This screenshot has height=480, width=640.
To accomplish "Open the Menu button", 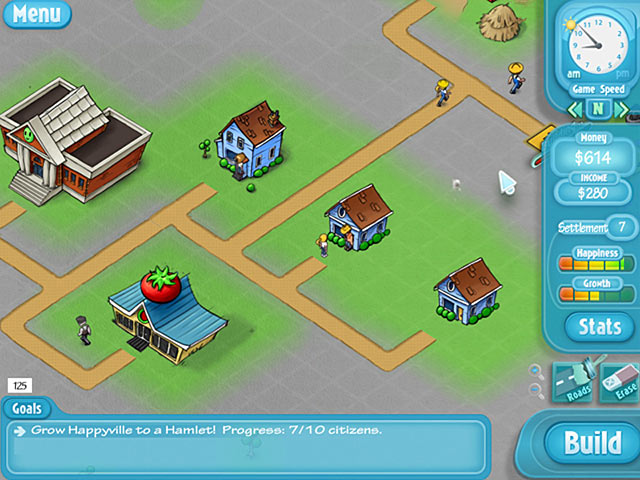I will coord(36,14).
